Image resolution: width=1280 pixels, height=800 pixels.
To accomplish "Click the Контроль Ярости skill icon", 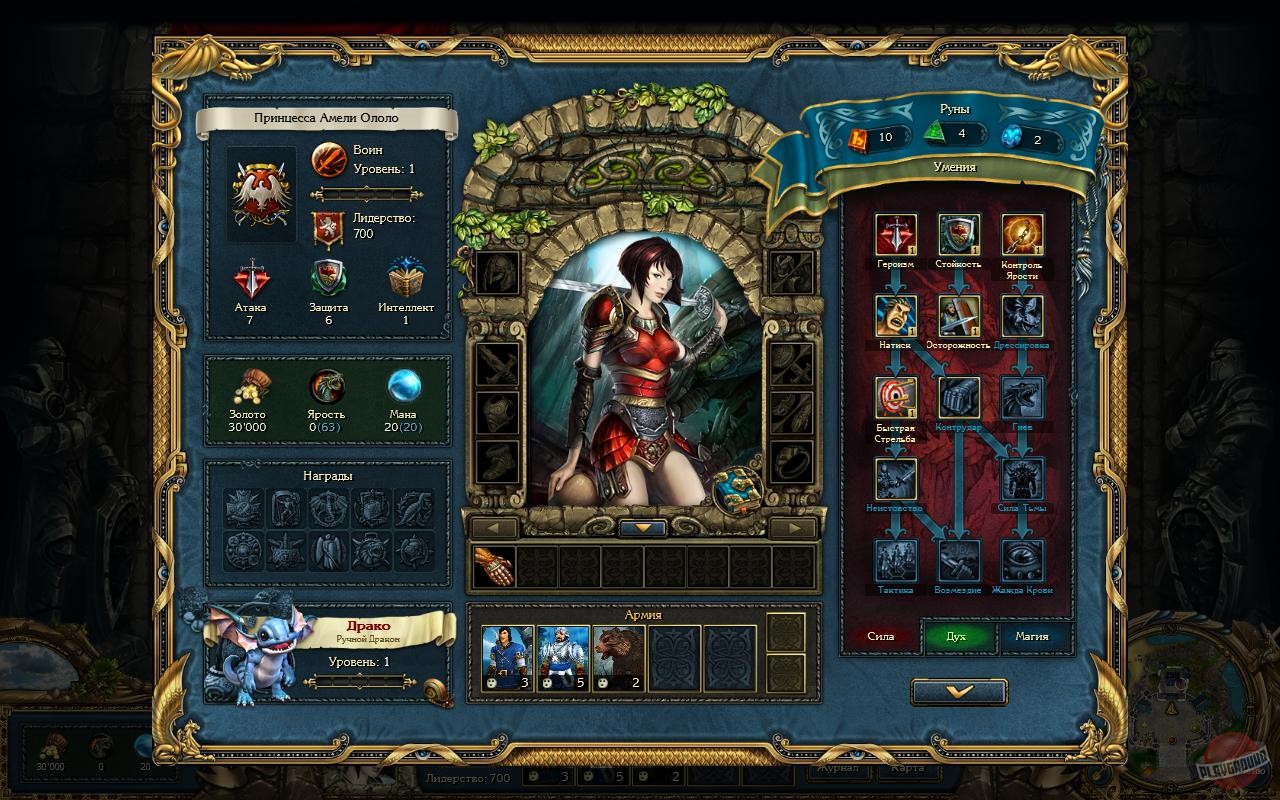I will pyautogui.click(x=1021, y=235).
